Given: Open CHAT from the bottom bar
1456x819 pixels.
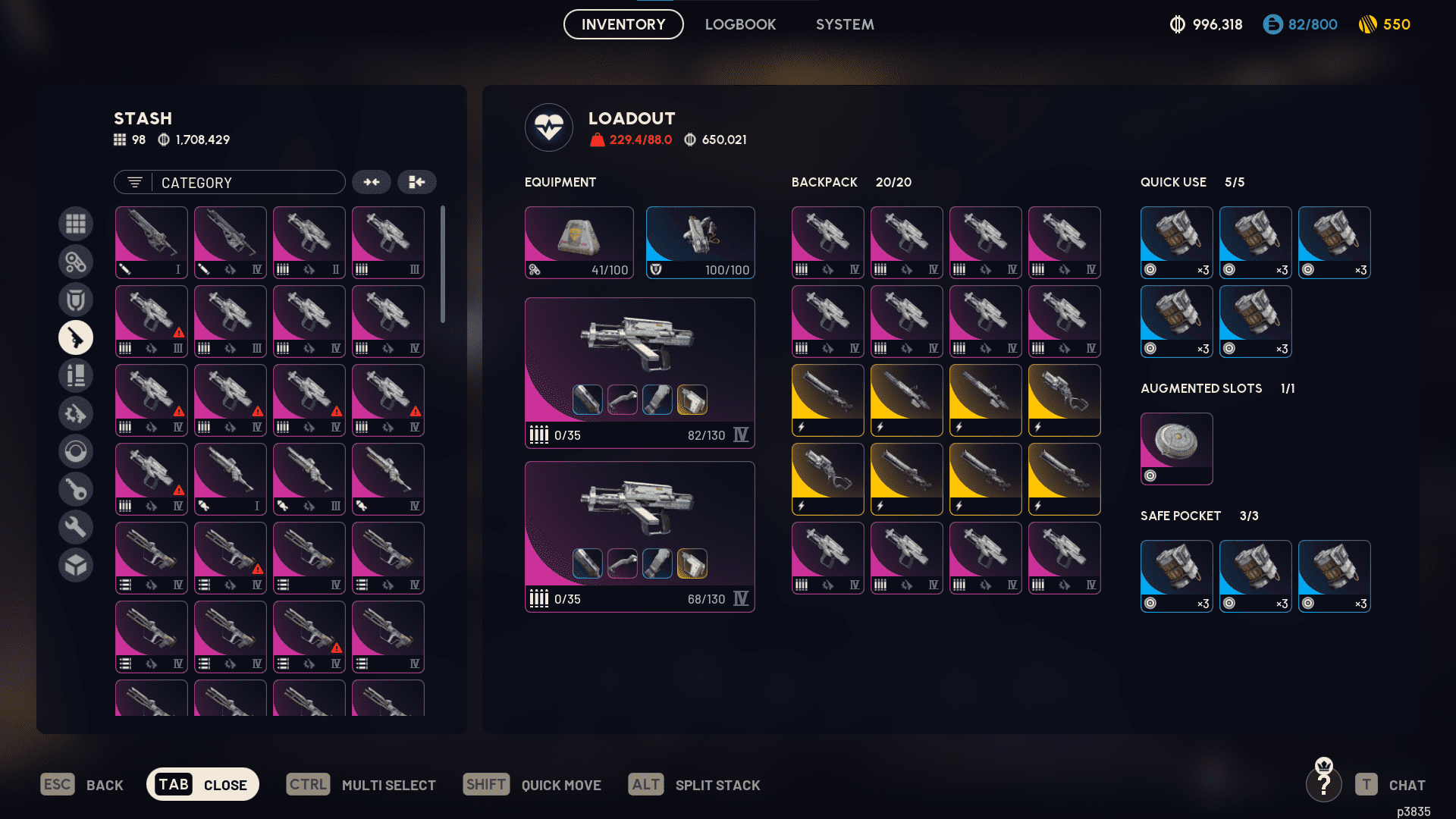Looking at the screenshot, I should pyautogui.click(x=1407, y=784).
